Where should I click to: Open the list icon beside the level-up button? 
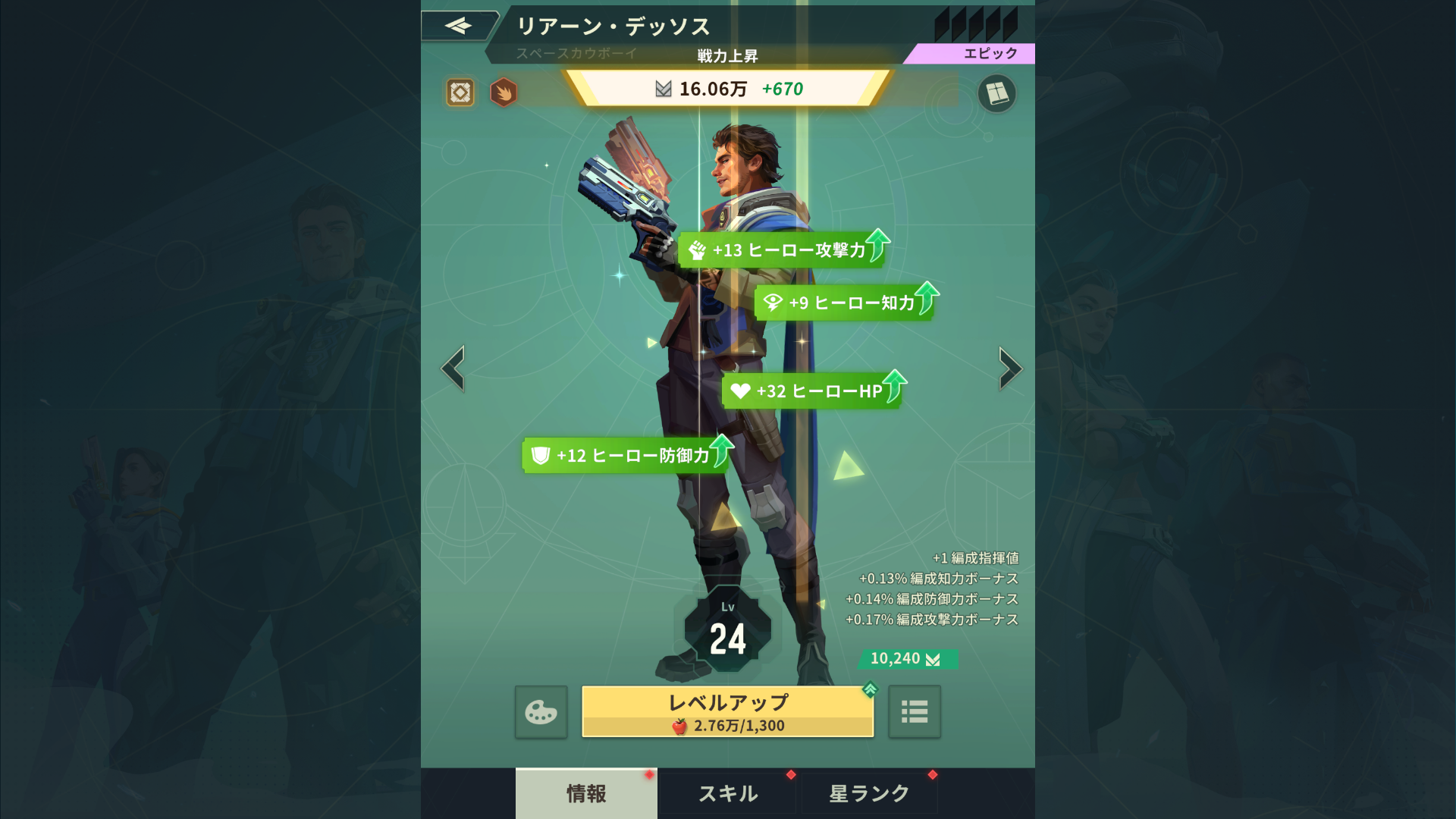click(x=915, y=711)
